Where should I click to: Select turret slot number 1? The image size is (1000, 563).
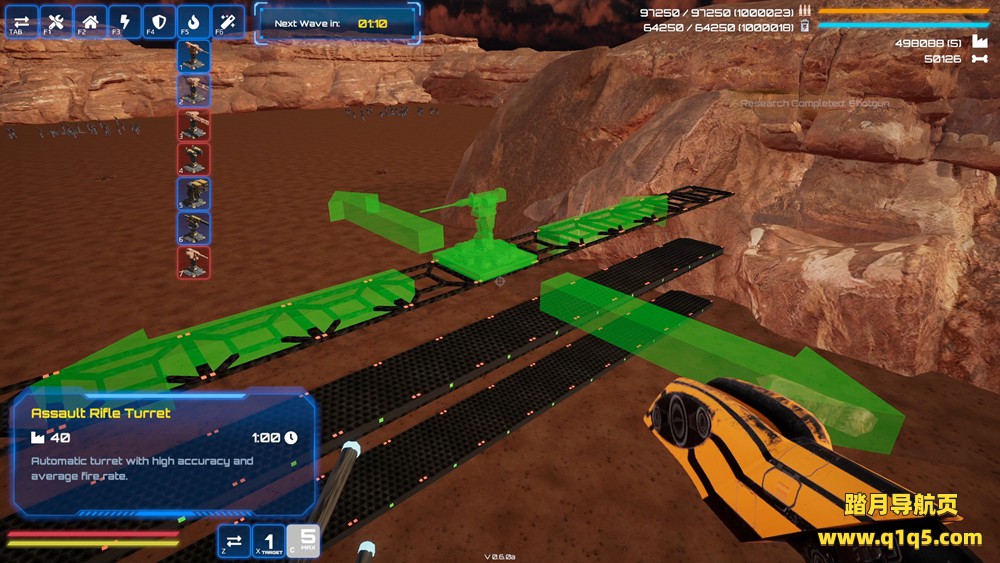194,56
